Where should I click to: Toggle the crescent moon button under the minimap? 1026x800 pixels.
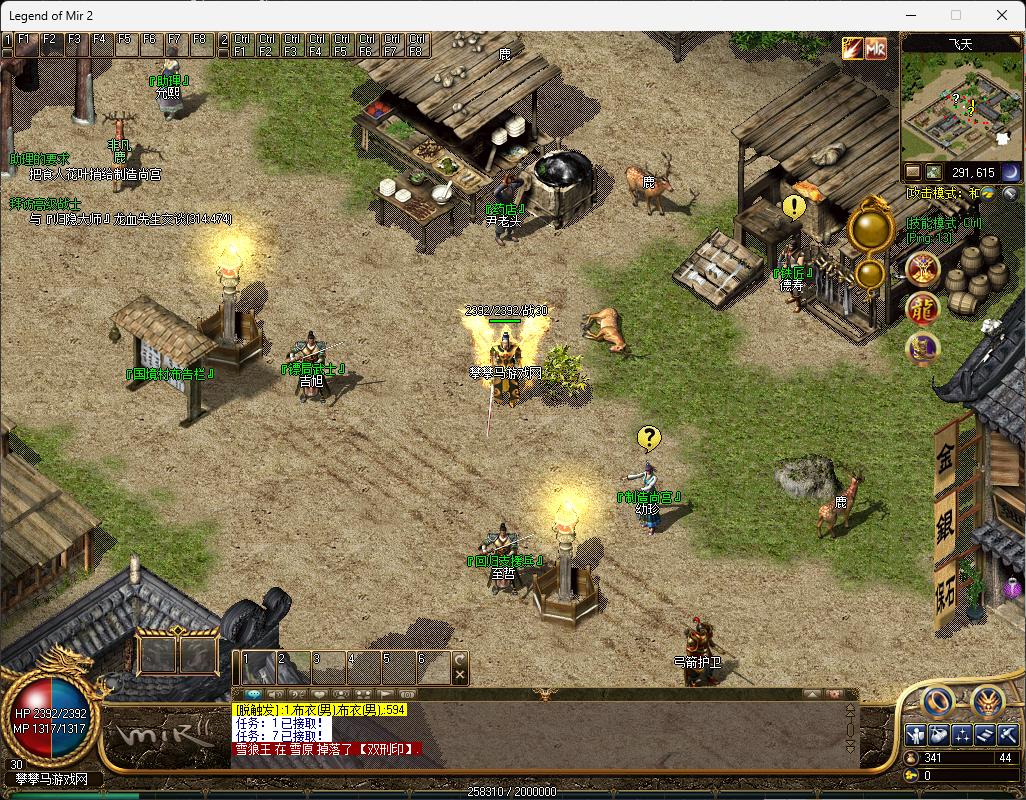click(x=1010, y=172)
